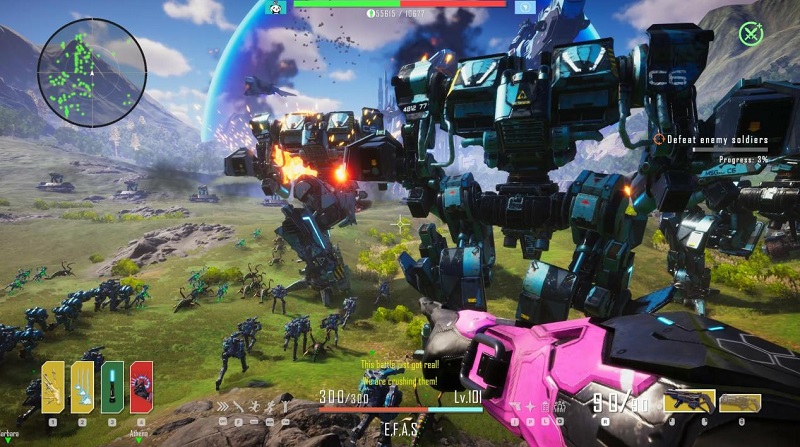Click the circular radar minimap
The image size is (800, 447).
[92, 71]
